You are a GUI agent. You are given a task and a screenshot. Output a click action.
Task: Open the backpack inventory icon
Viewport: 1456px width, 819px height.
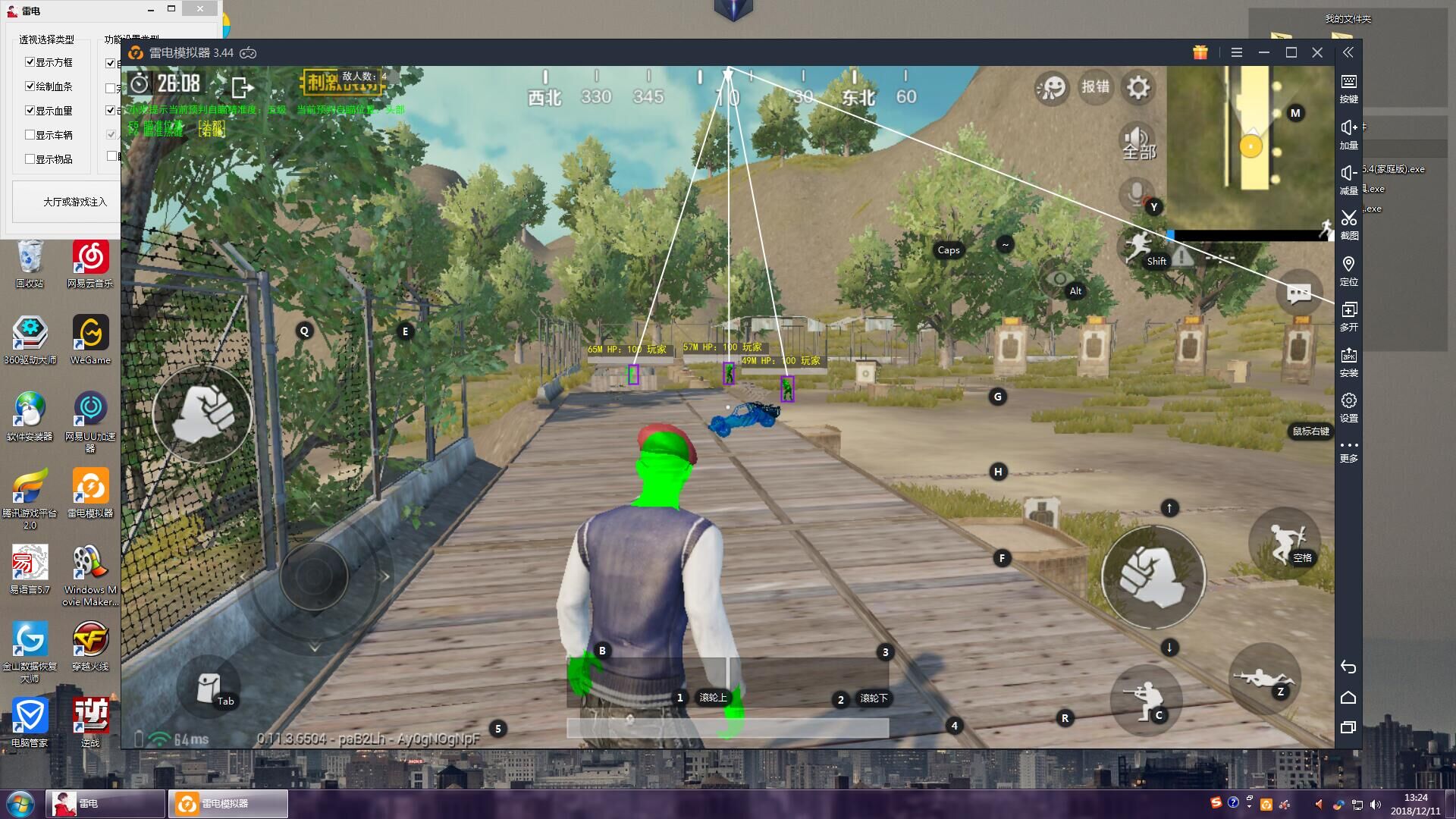click(x=209, y=687)
